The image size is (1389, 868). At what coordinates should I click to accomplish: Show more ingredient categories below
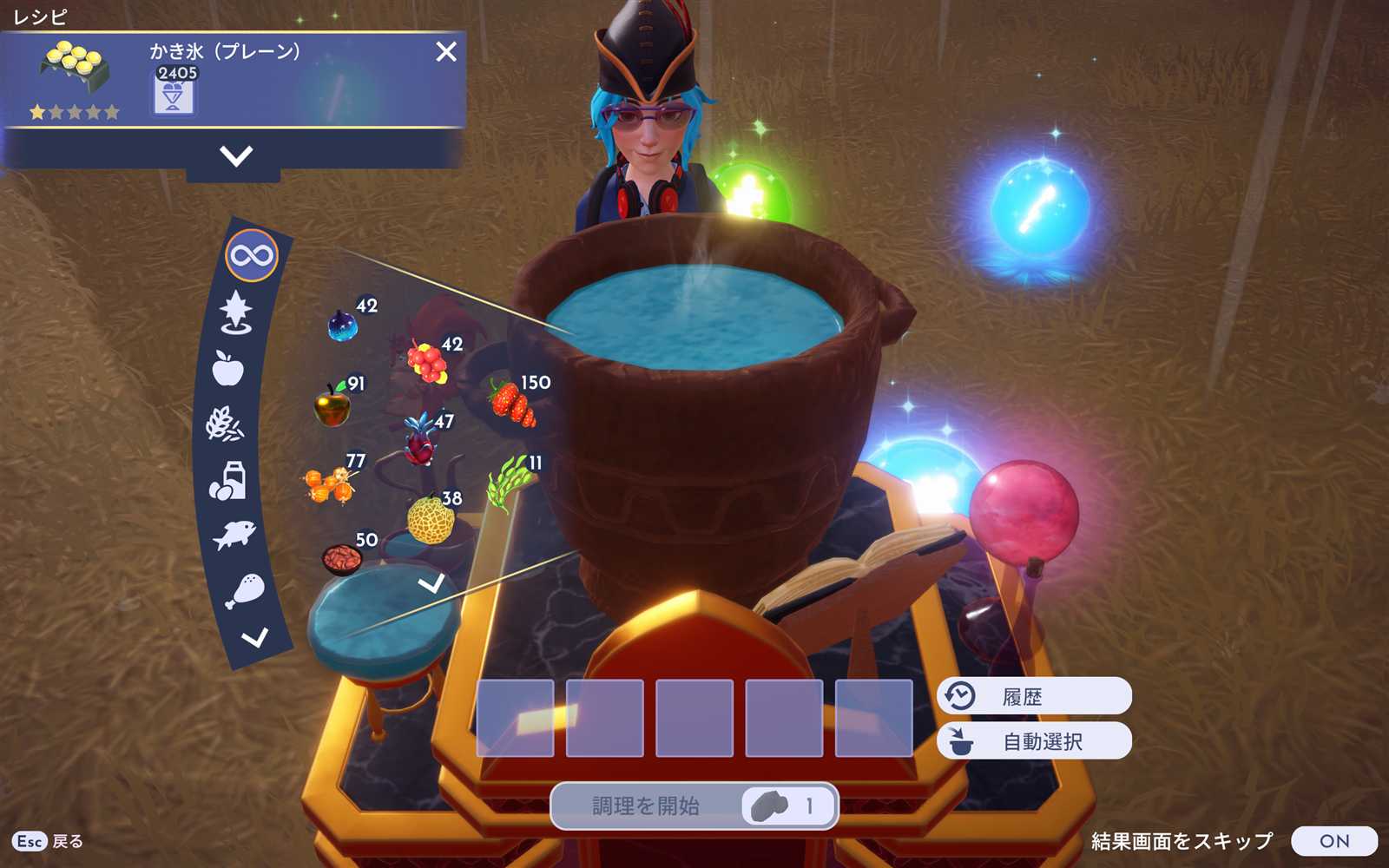coord(254,639)
